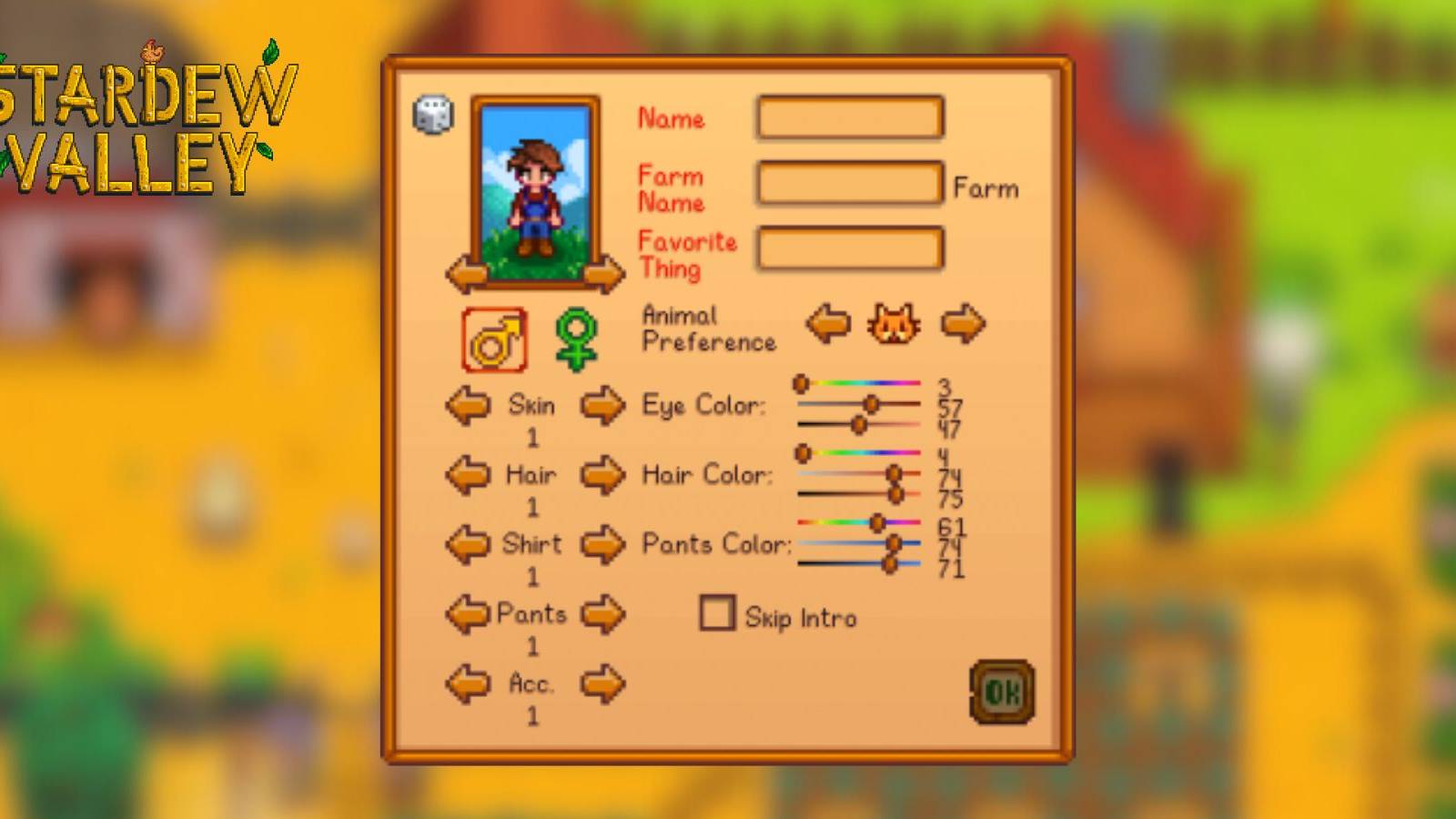The width and height of the screenshot is (1456, 819).
Task: Click inside the Name text field
Action: pyautogui.click(x=848, y=117)
